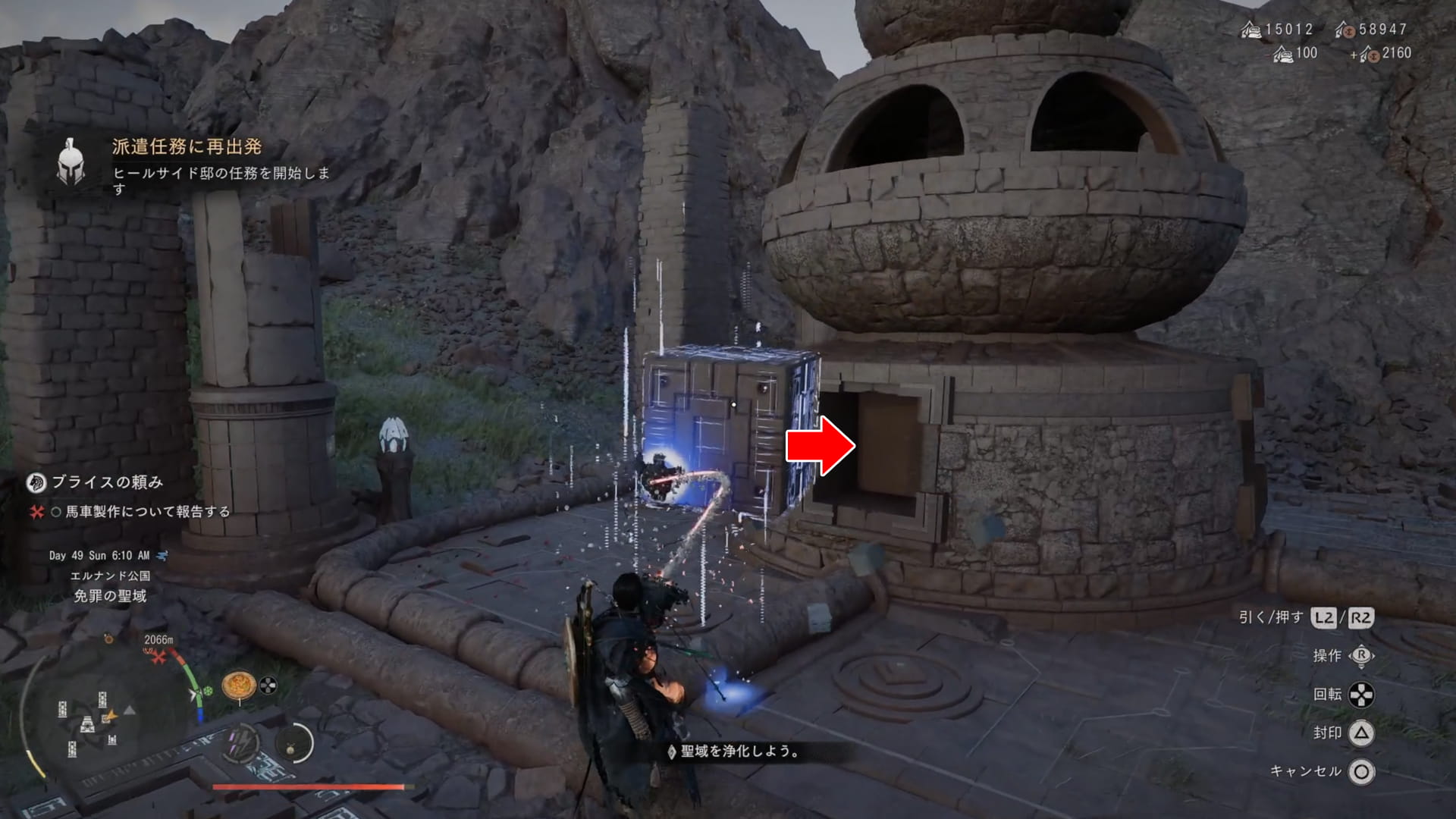Click the red quest marker on minimap

(x=158, y=657)
